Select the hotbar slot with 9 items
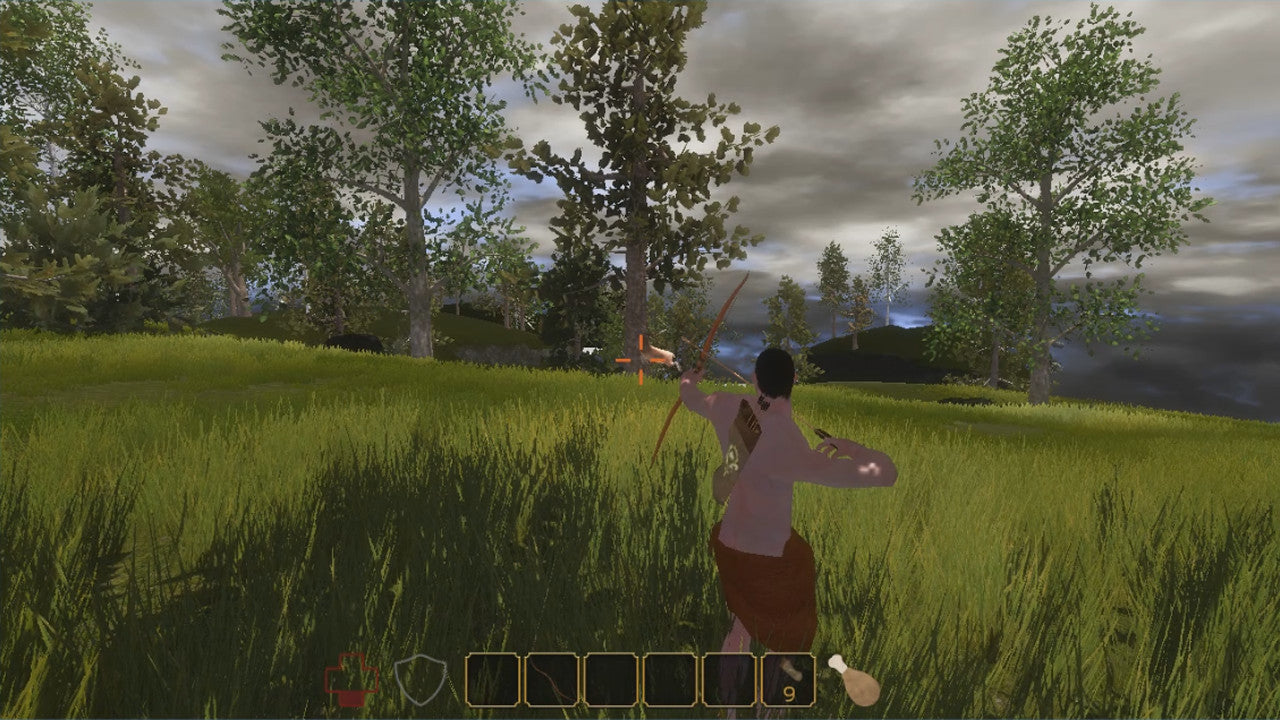 coord(788,680)
